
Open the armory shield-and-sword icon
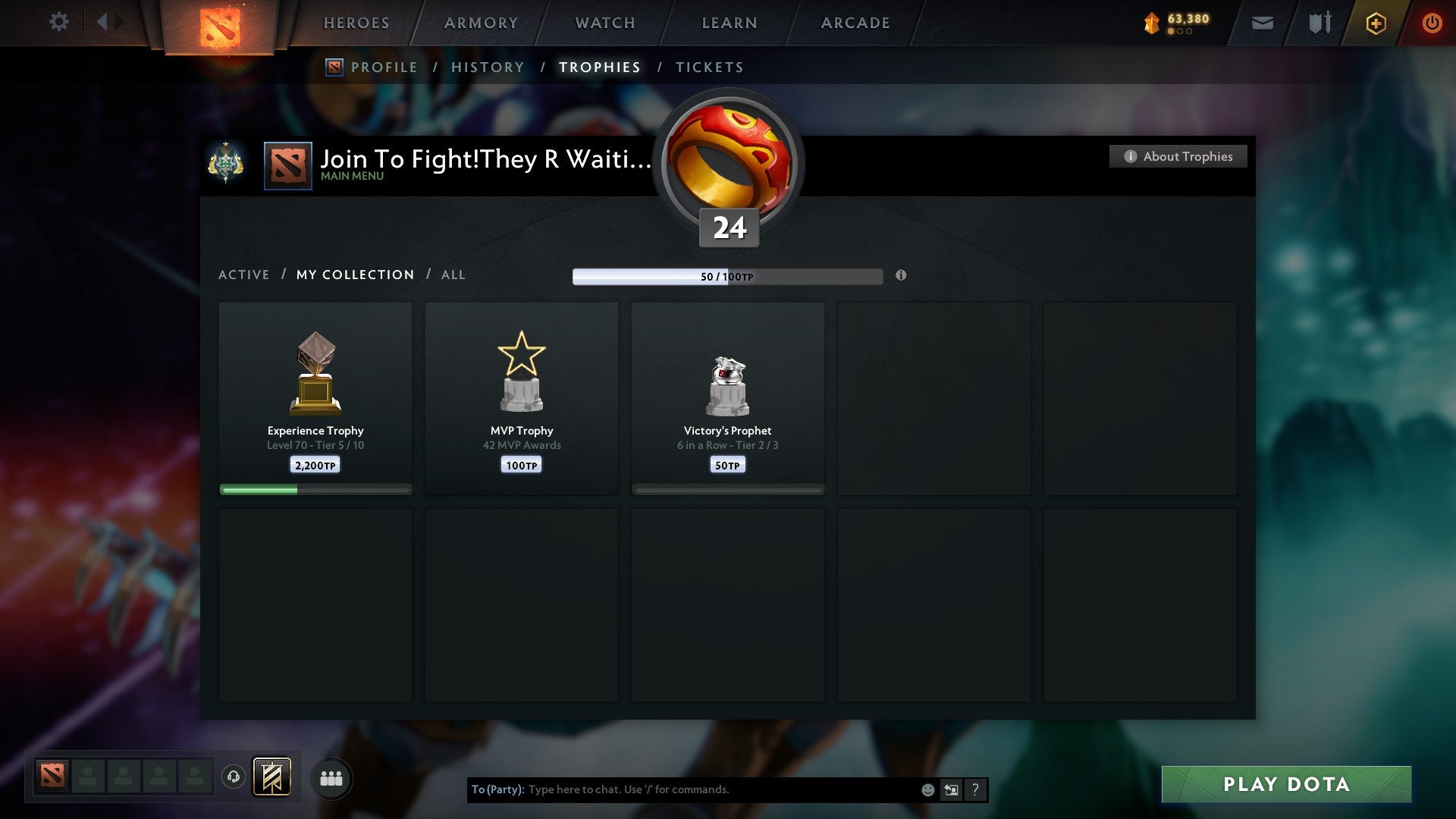[x=1318, y=23]
